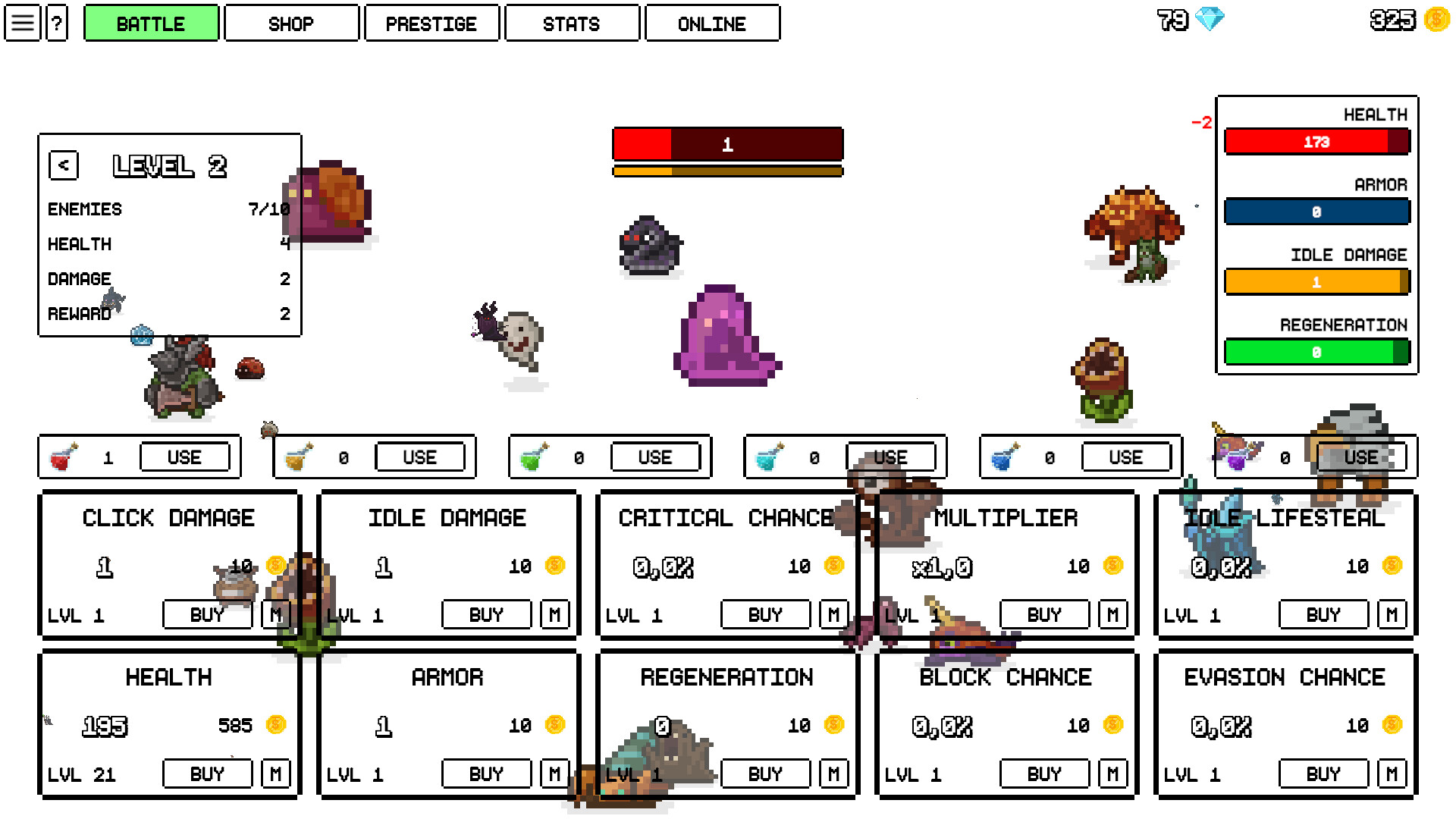Click the diamond currency icon

click(1210, 20)
